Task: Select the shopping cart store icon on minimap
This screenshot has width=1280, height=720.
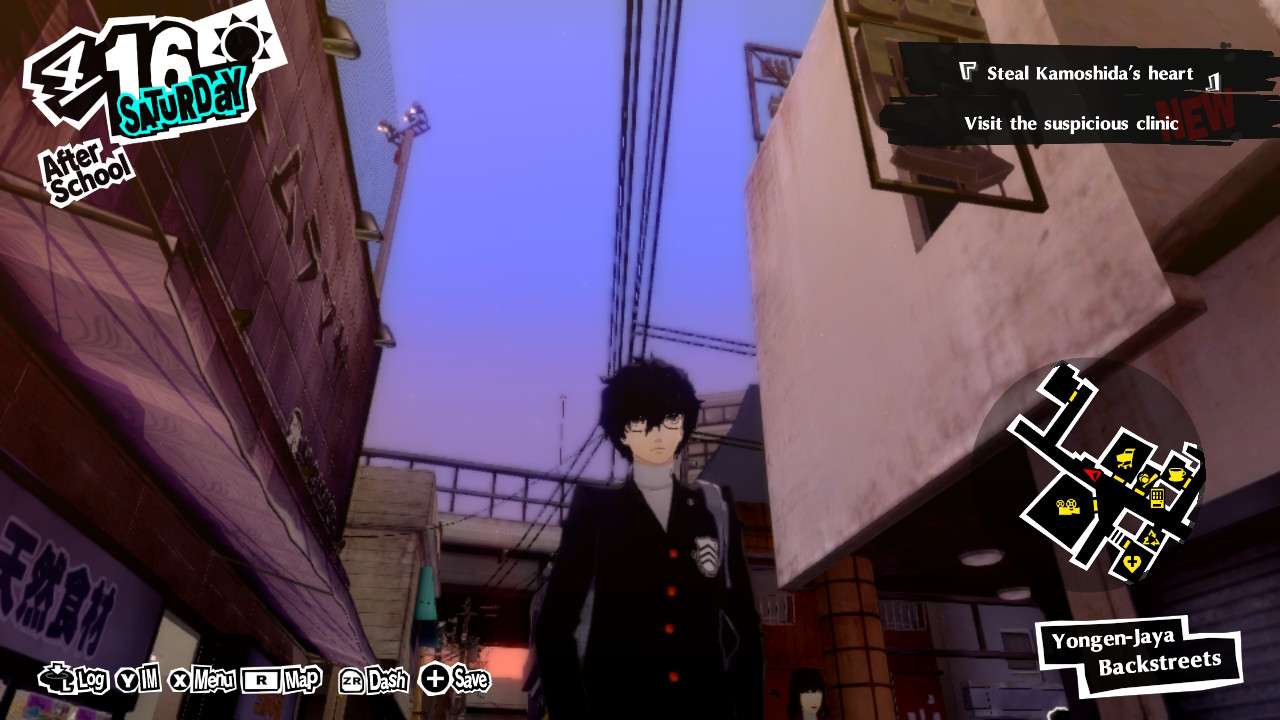Action: 1127,457
